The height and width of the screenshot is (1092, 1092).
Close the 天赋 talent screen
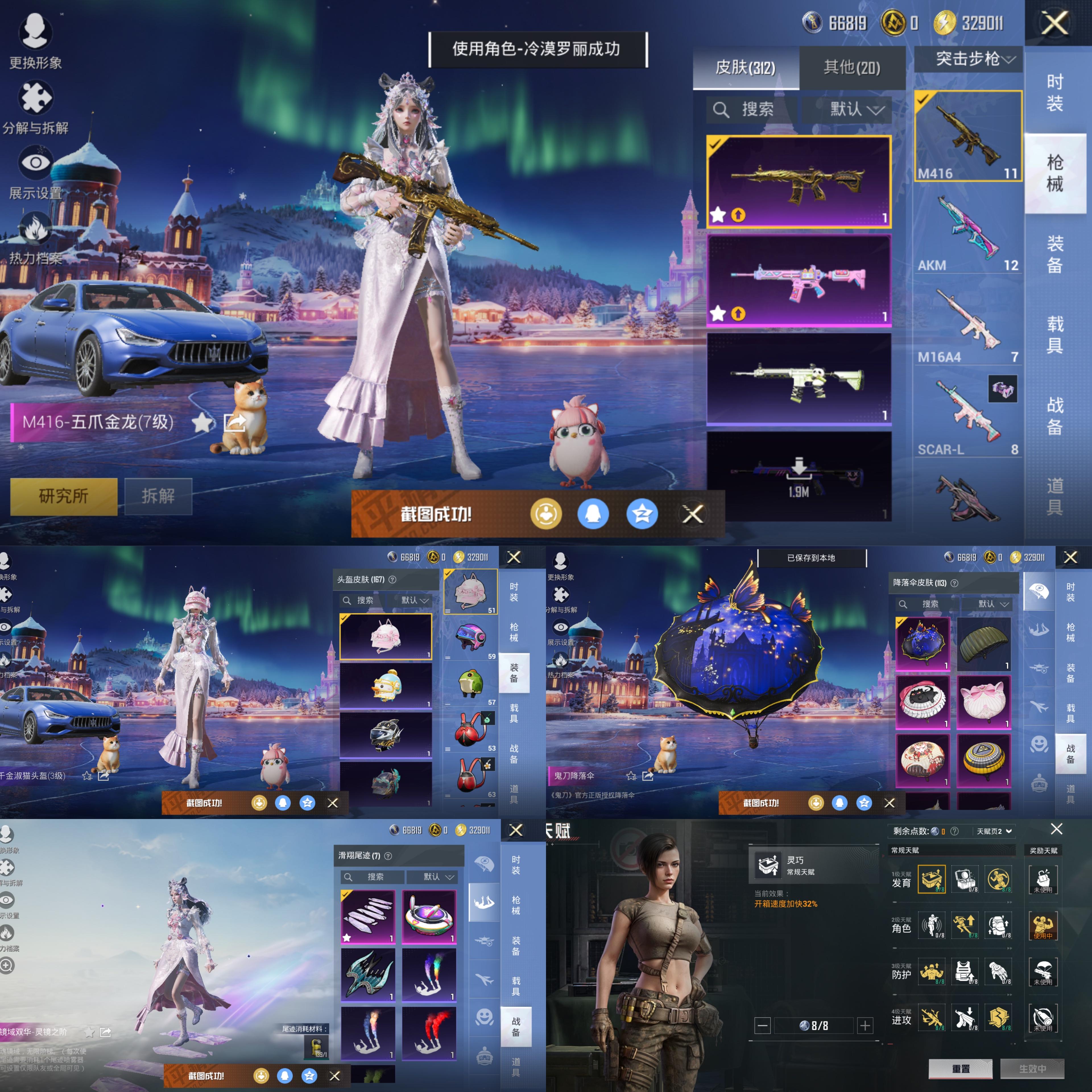(1056, 829)
